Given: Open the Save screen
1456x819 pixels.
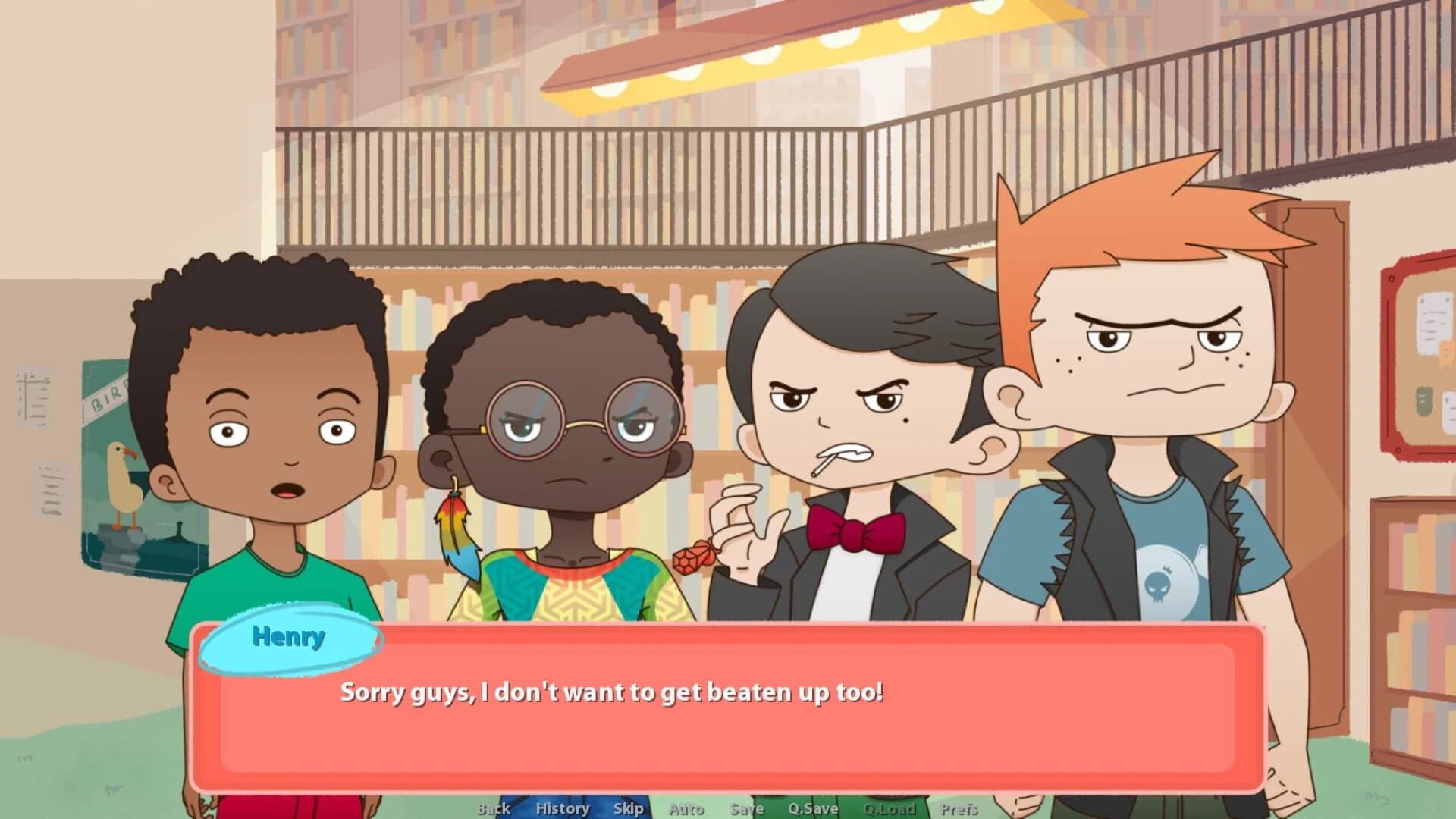Looking at the screenshot, I should click(746, 808).
